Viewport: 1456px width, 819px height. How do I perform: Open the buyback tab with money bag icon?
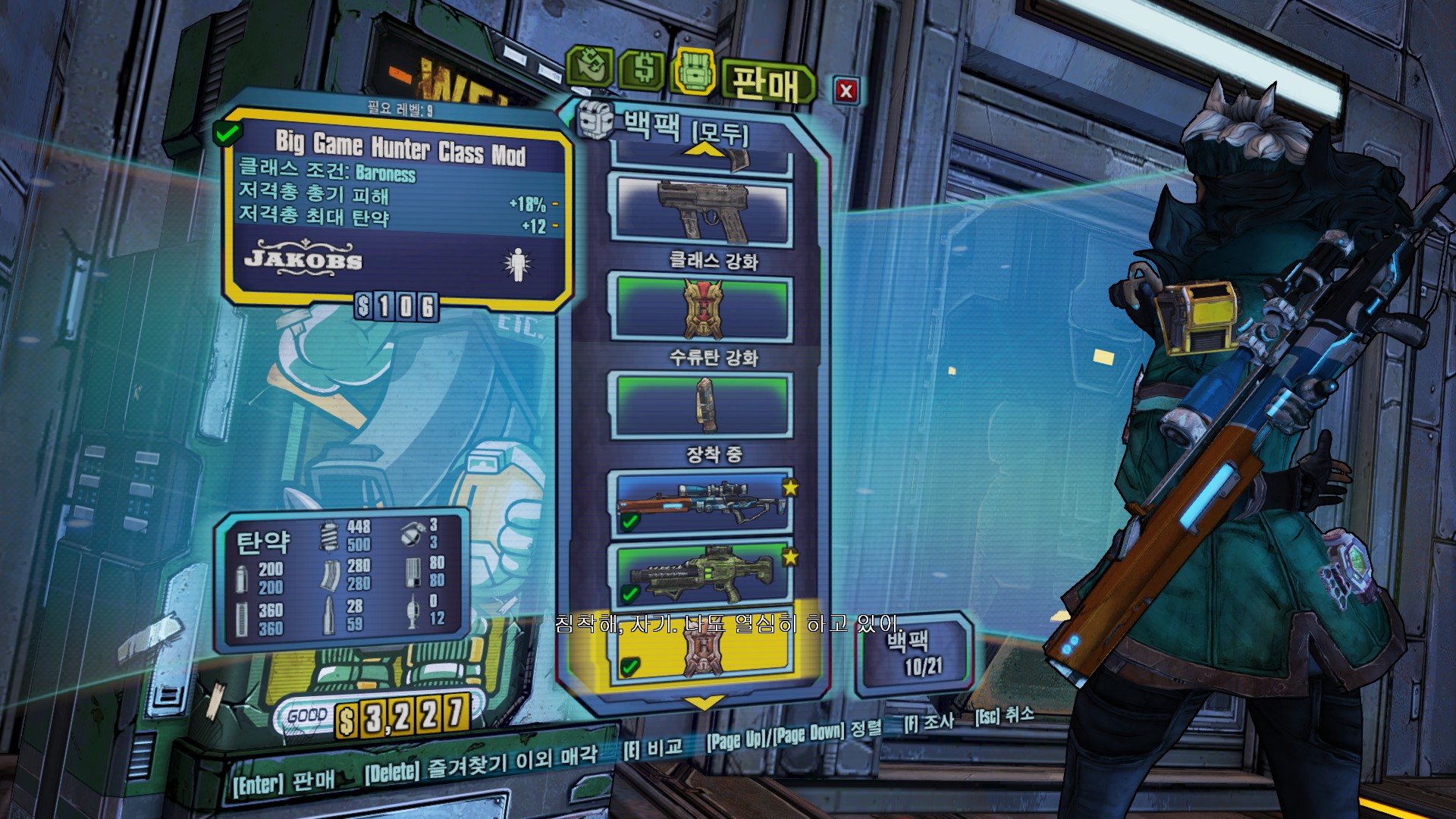590,68
